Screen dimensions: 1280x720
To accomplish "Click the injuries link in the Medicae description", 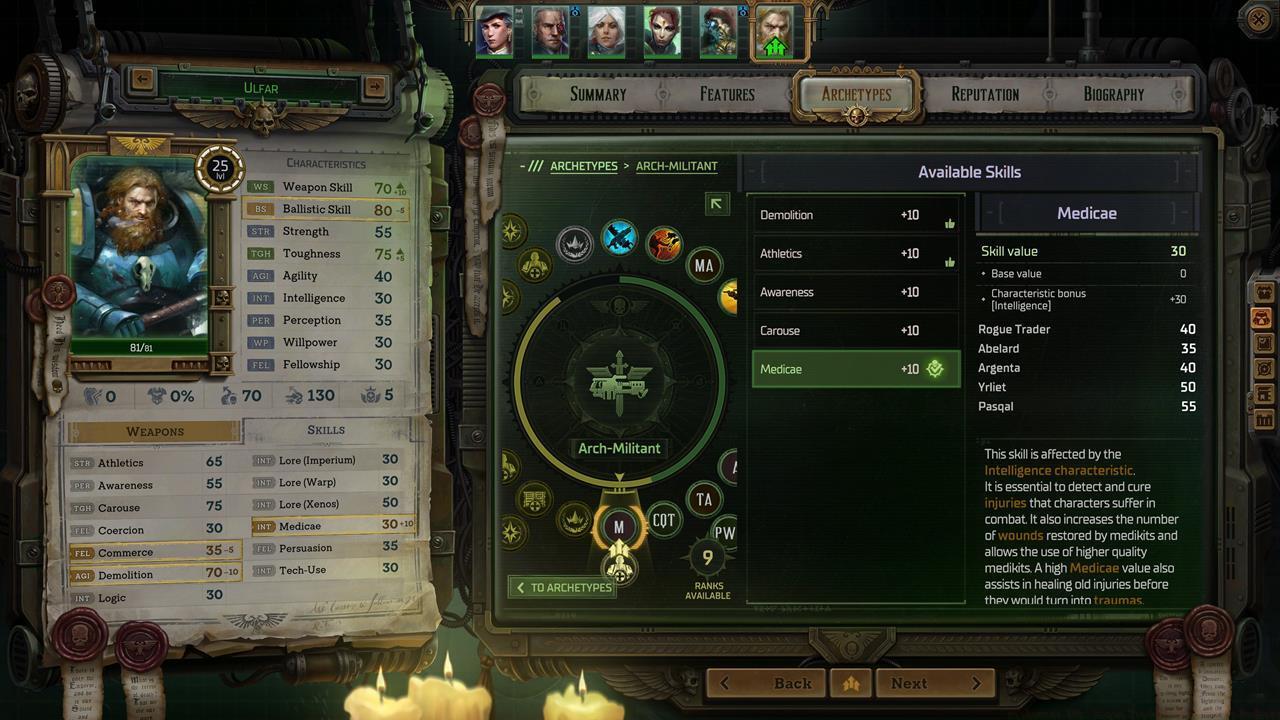I will tap(1003, 503).
